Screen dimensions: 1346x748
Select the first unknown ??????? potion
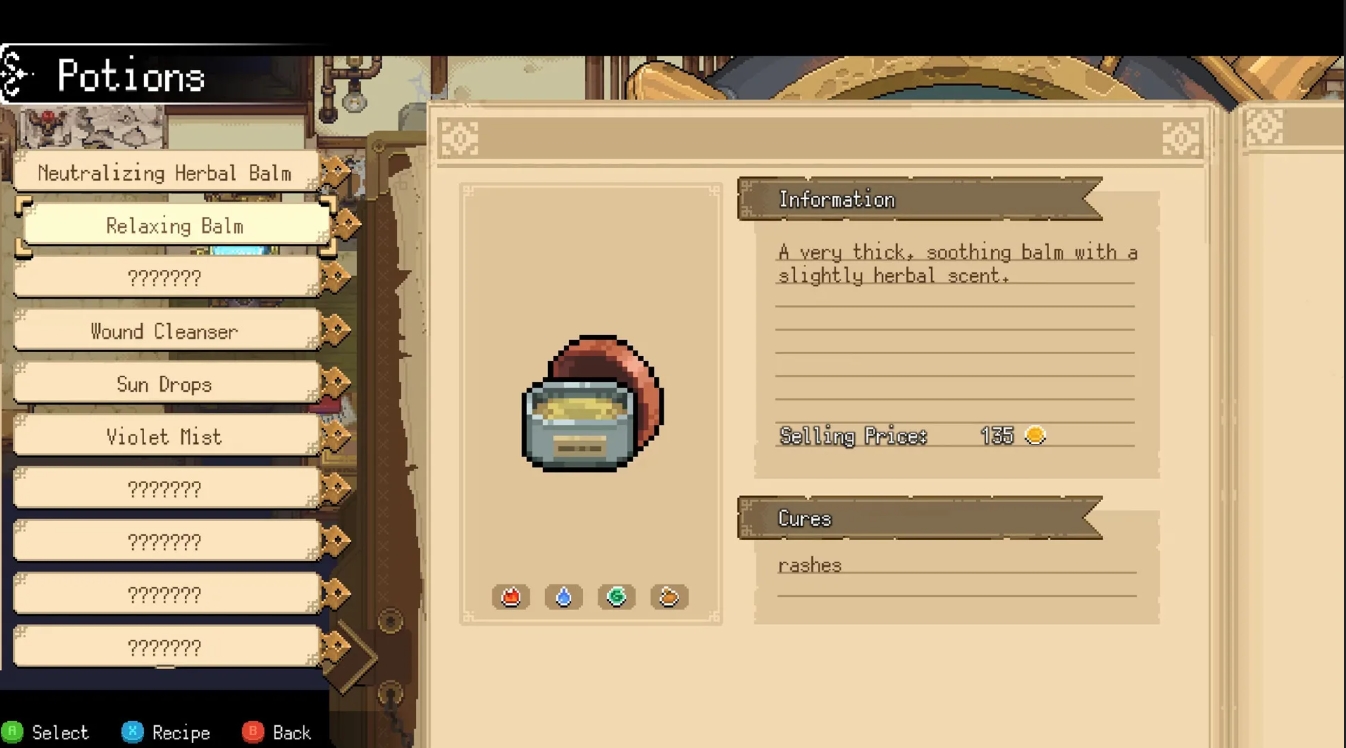[x=165, y=277]
